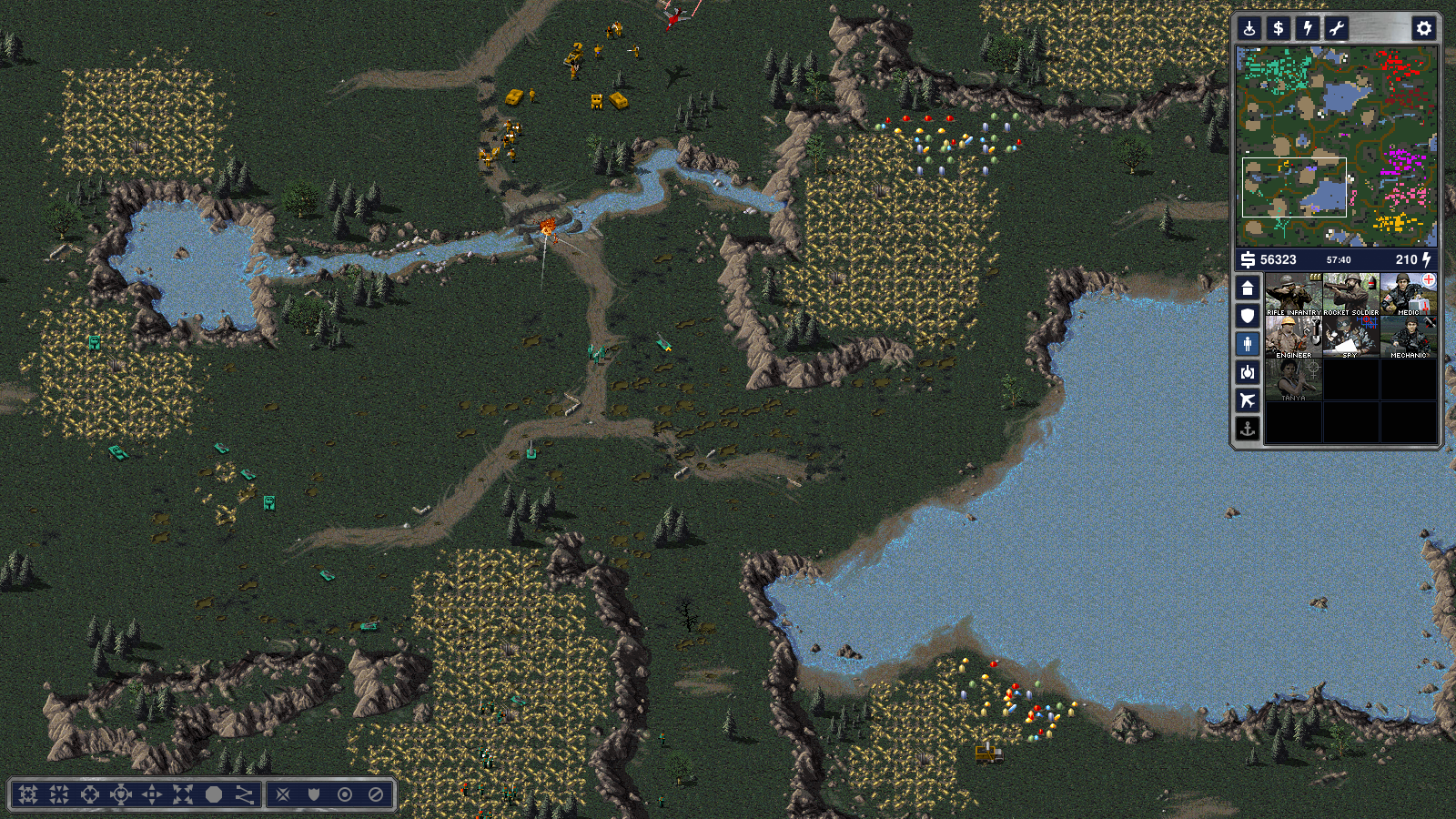Image resolution: width=1456 pixels, height=819 pixels.
Task: Queue a Spy for training
Action: [x=1350, y=337]
